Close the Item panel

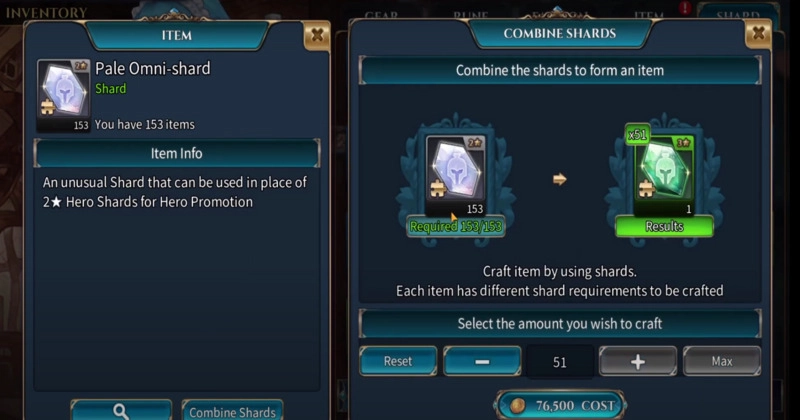316,36
